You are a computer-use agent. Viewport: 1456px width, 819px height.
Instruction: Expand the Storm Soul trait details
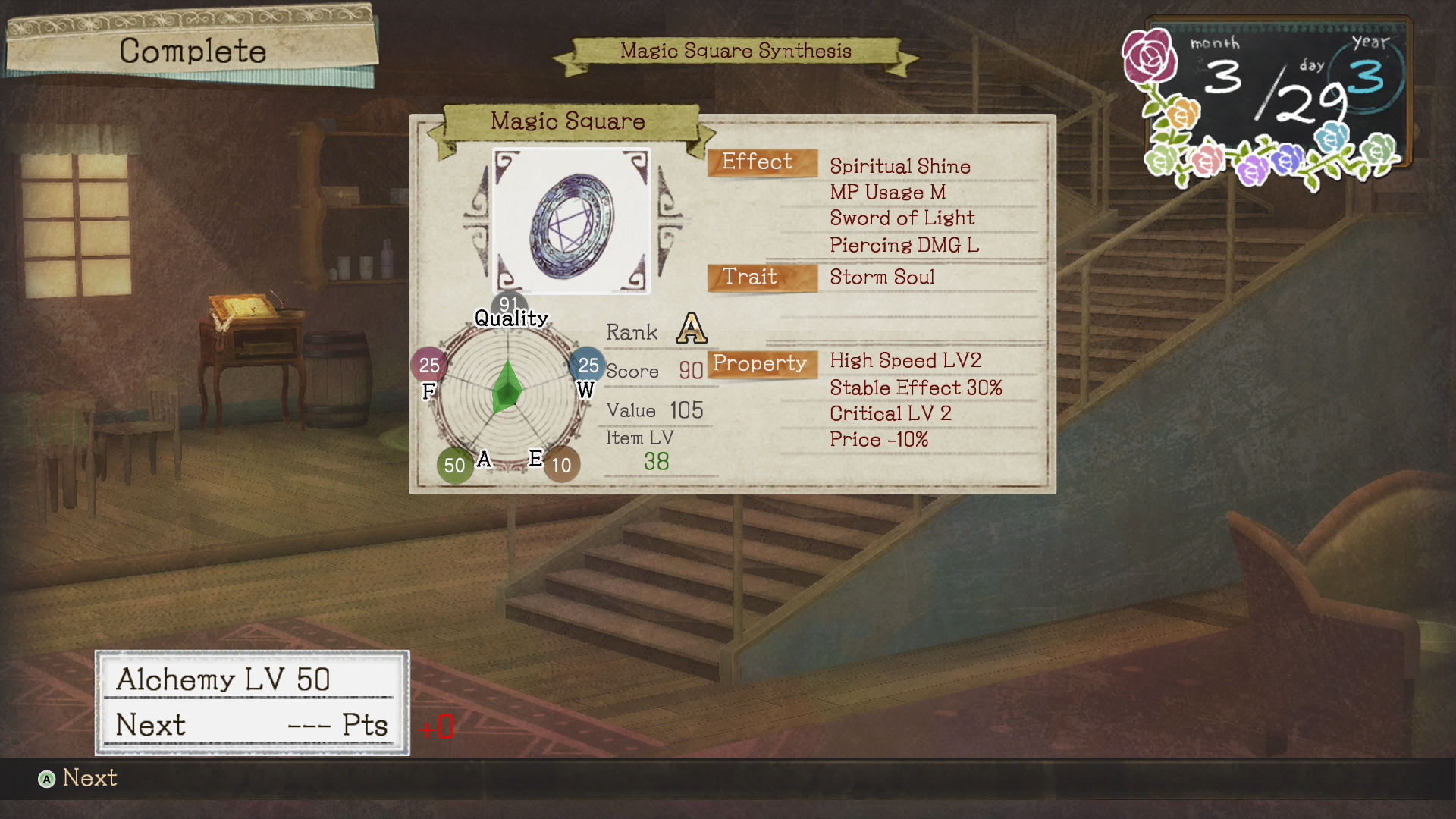pyautogui.click(x=883, y=278)
